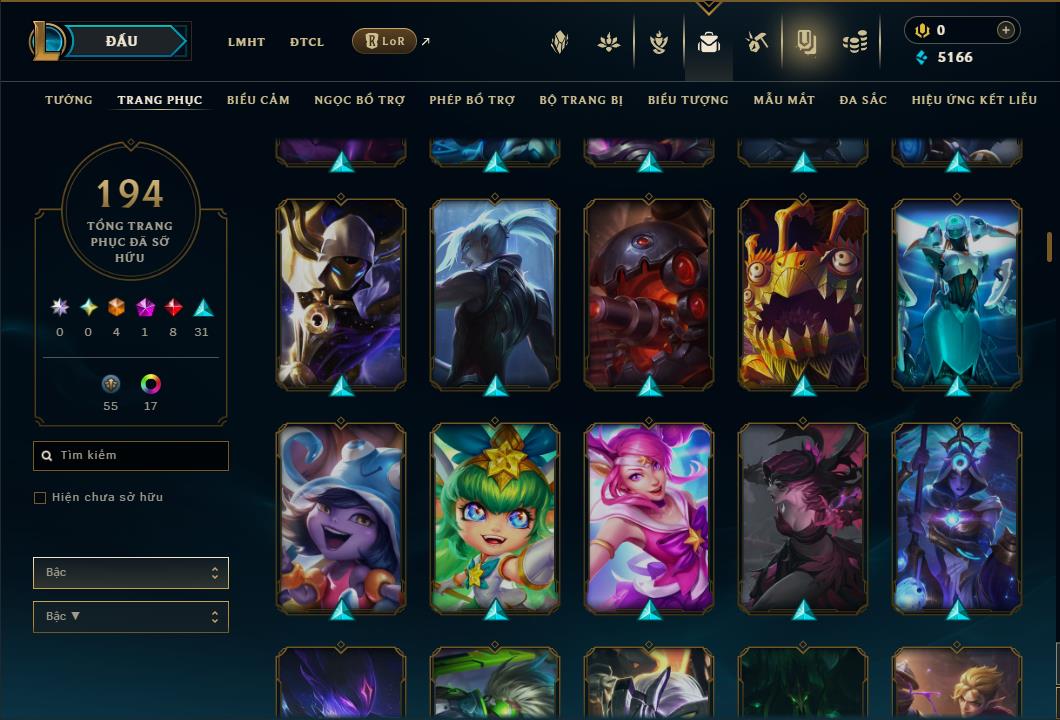
Task: Click the ĐẤU play button
Action: pos(122,41)
